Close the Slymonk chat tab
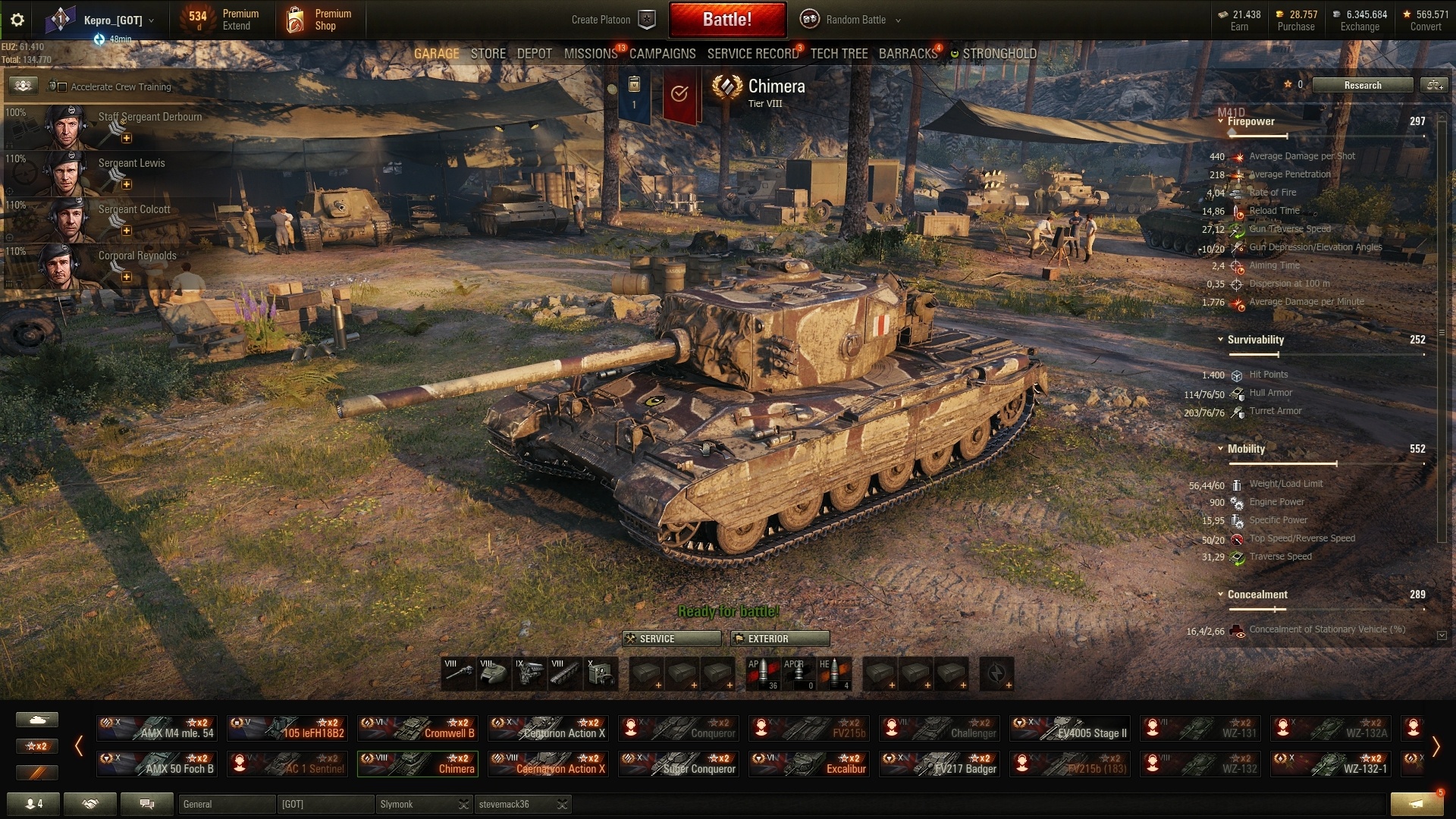Viewport: 1456px width, 819px height. click(x=463, y=805)
